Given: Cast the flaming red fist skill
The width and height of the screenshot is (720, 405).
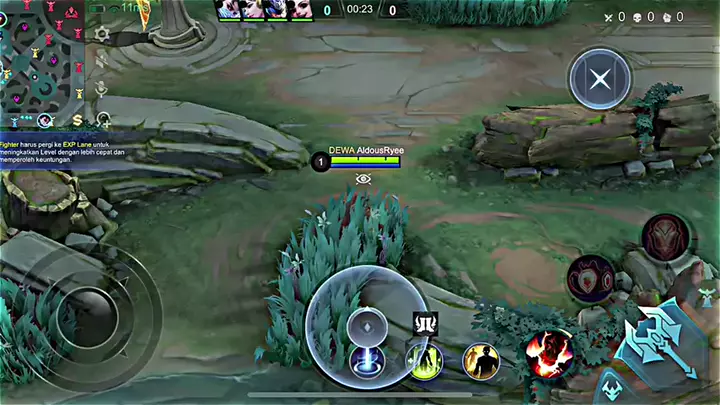Looking at the screenshot, I should coord(548,353).
